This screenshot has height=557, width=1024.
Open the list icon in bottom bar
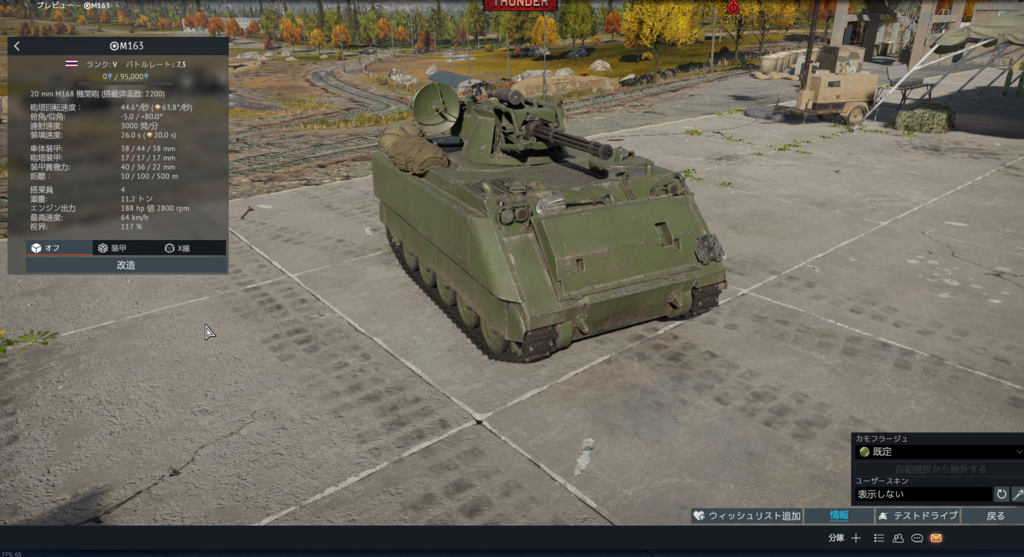coord(879,538)
